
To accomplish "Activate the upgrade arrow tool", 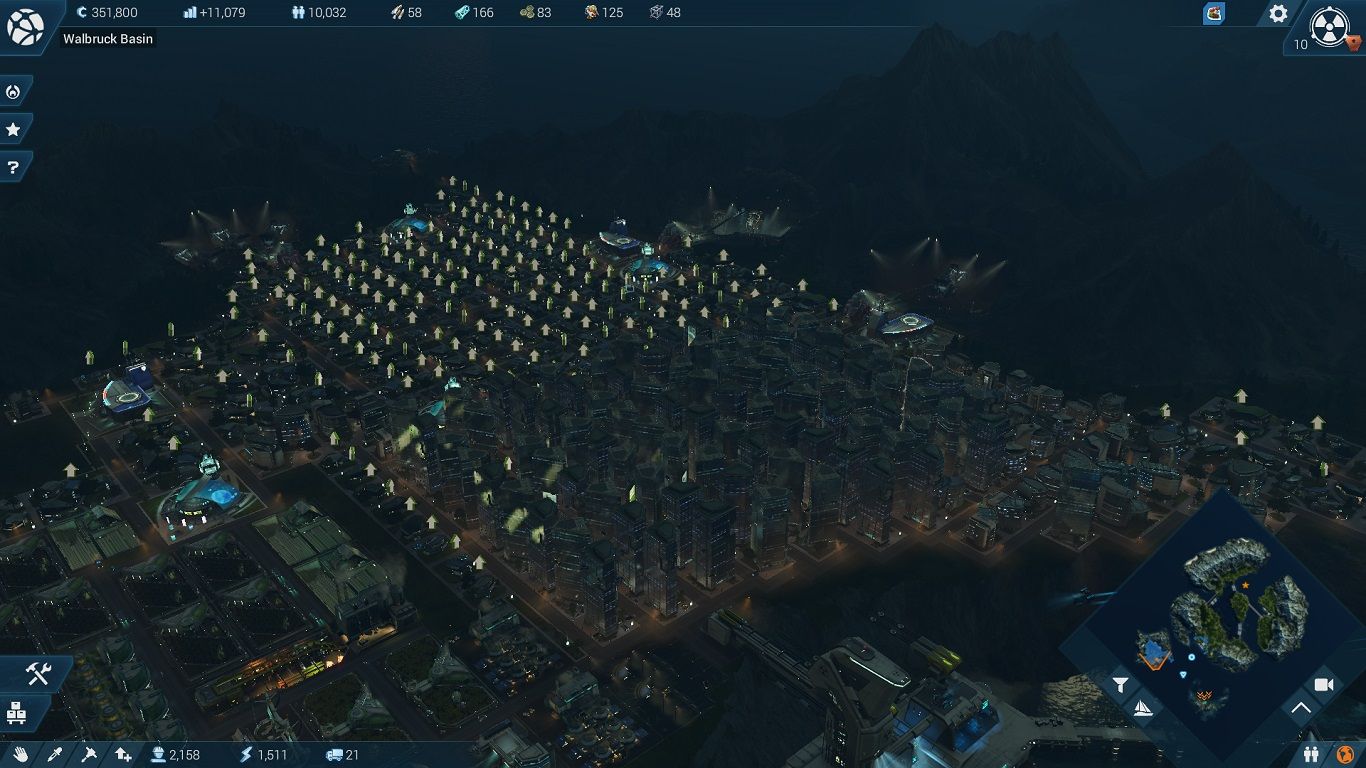I will (123, 754).
